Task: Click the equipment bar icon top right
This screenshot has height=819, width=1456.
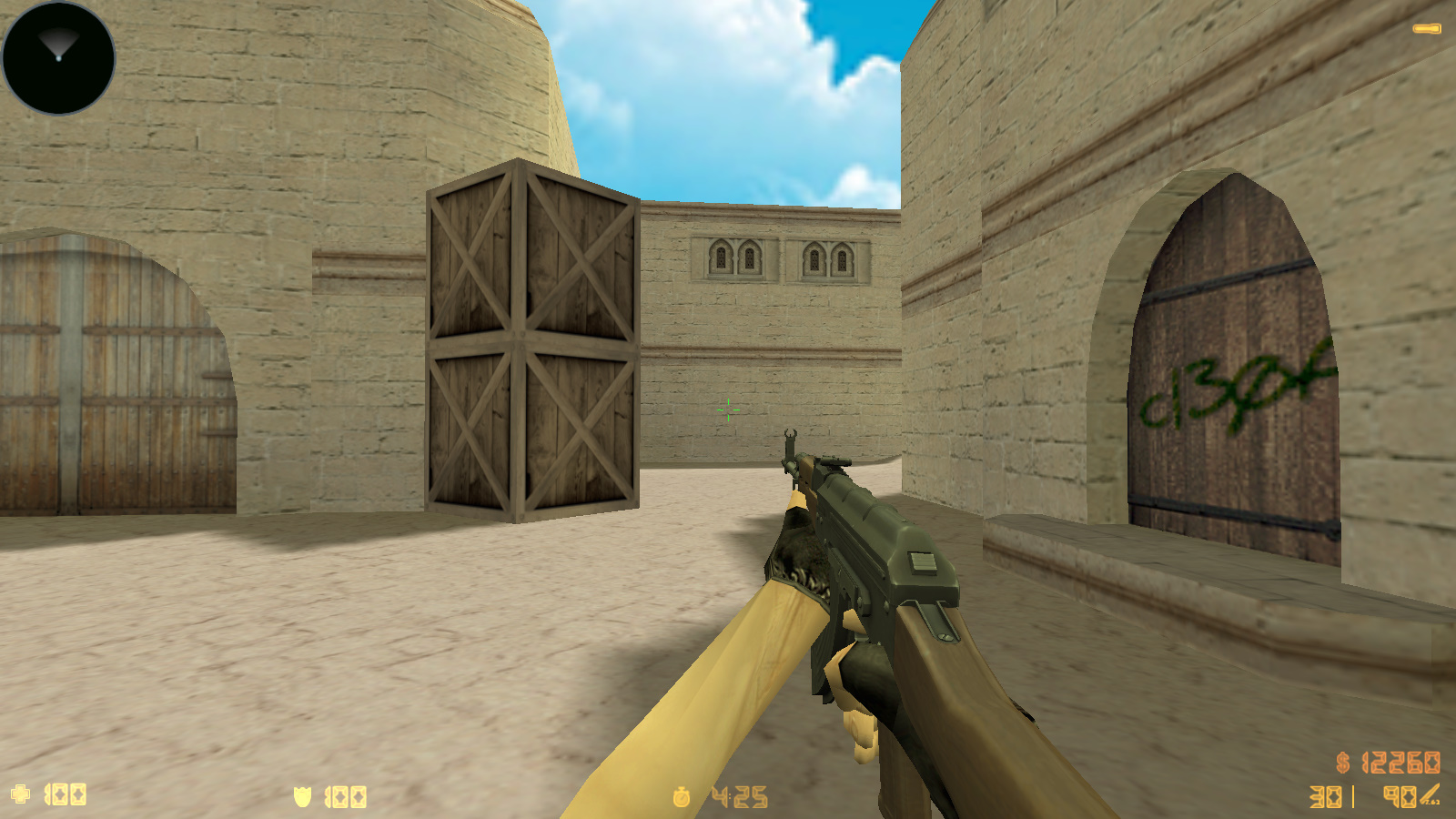Action: click(1427, 27)
